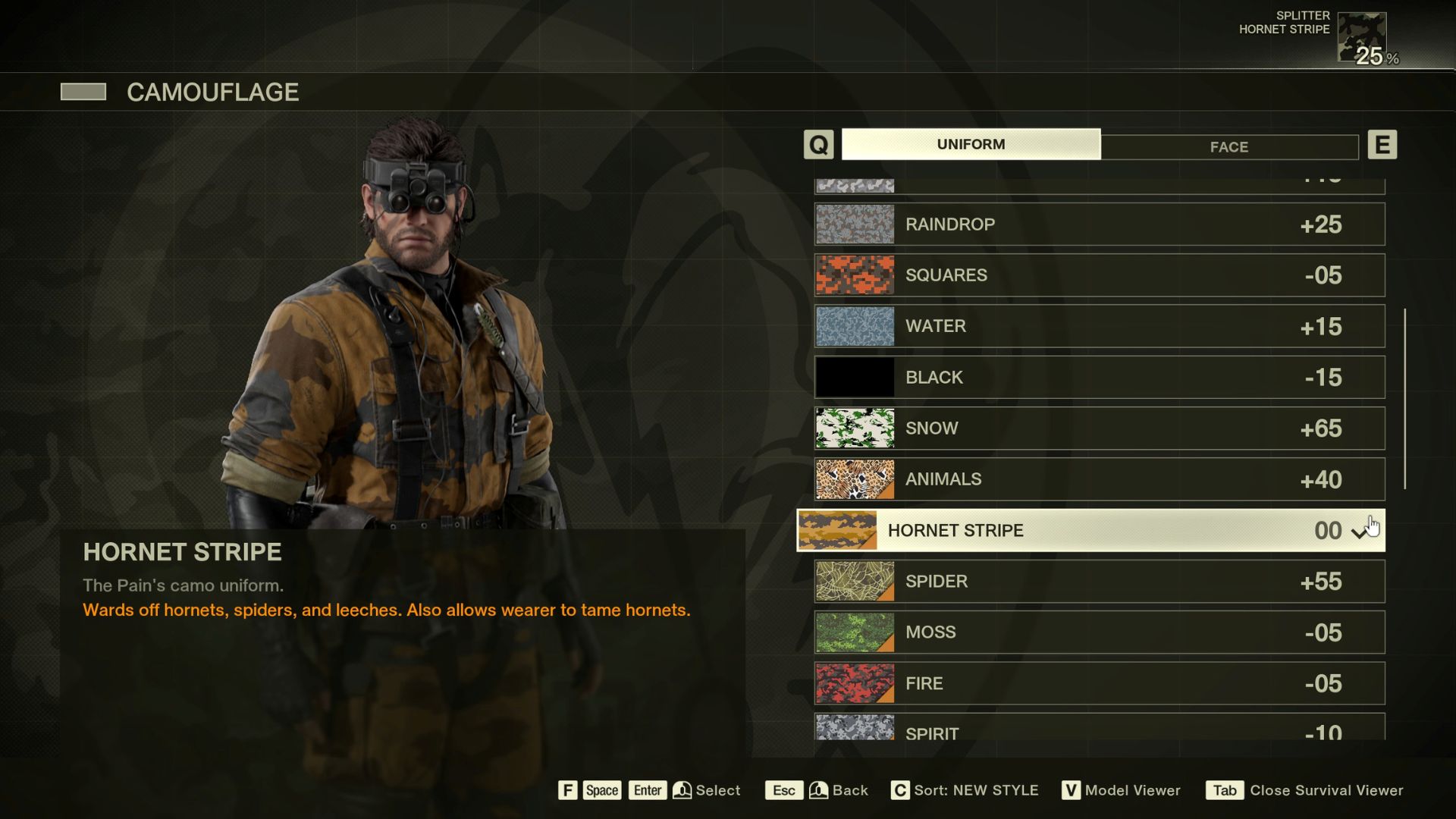
Task: Switch to the Face tab
Action: tap(1228, 146)
